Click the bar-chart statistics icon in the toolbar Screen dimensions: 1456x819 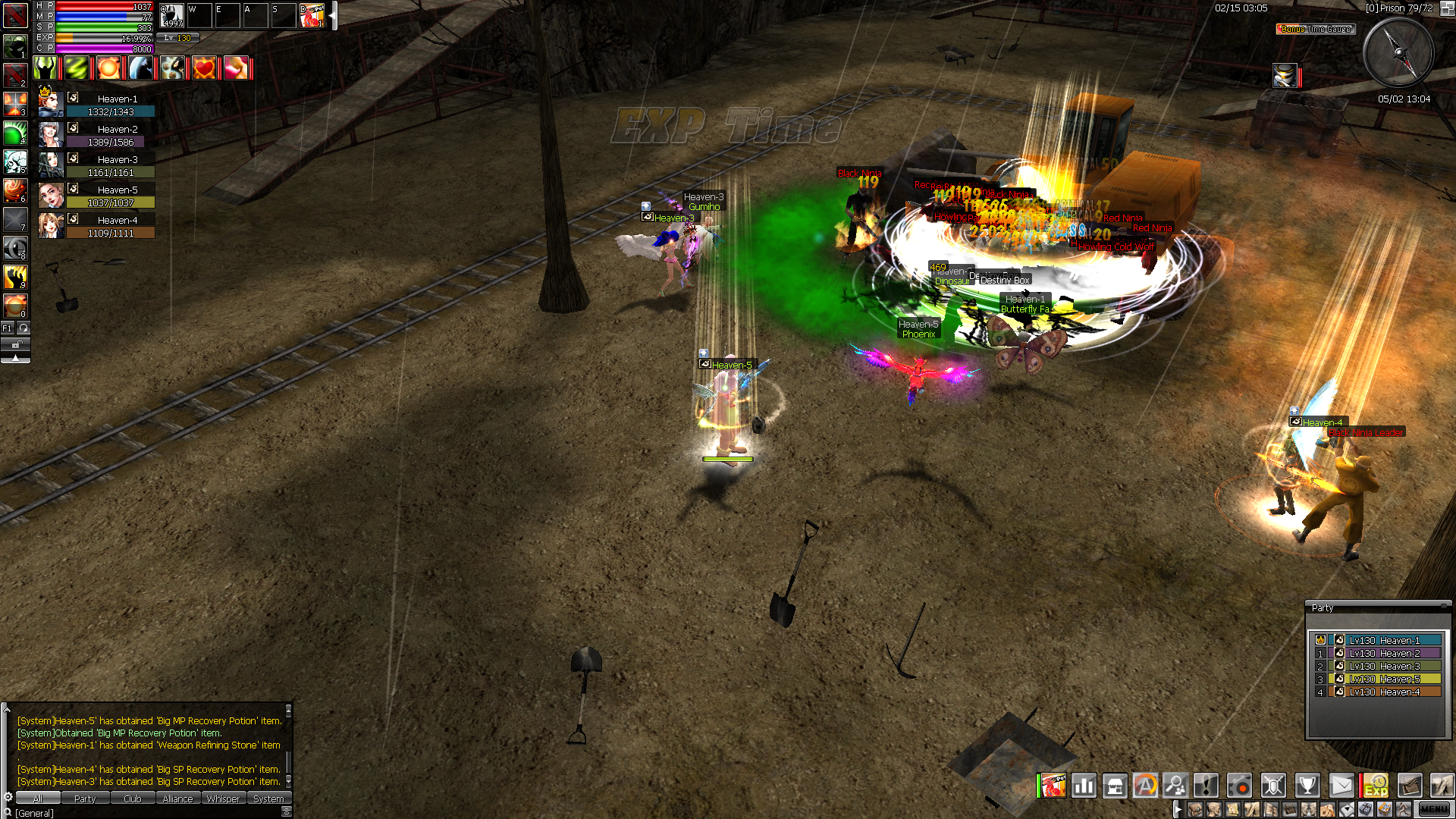(1084, 786)
